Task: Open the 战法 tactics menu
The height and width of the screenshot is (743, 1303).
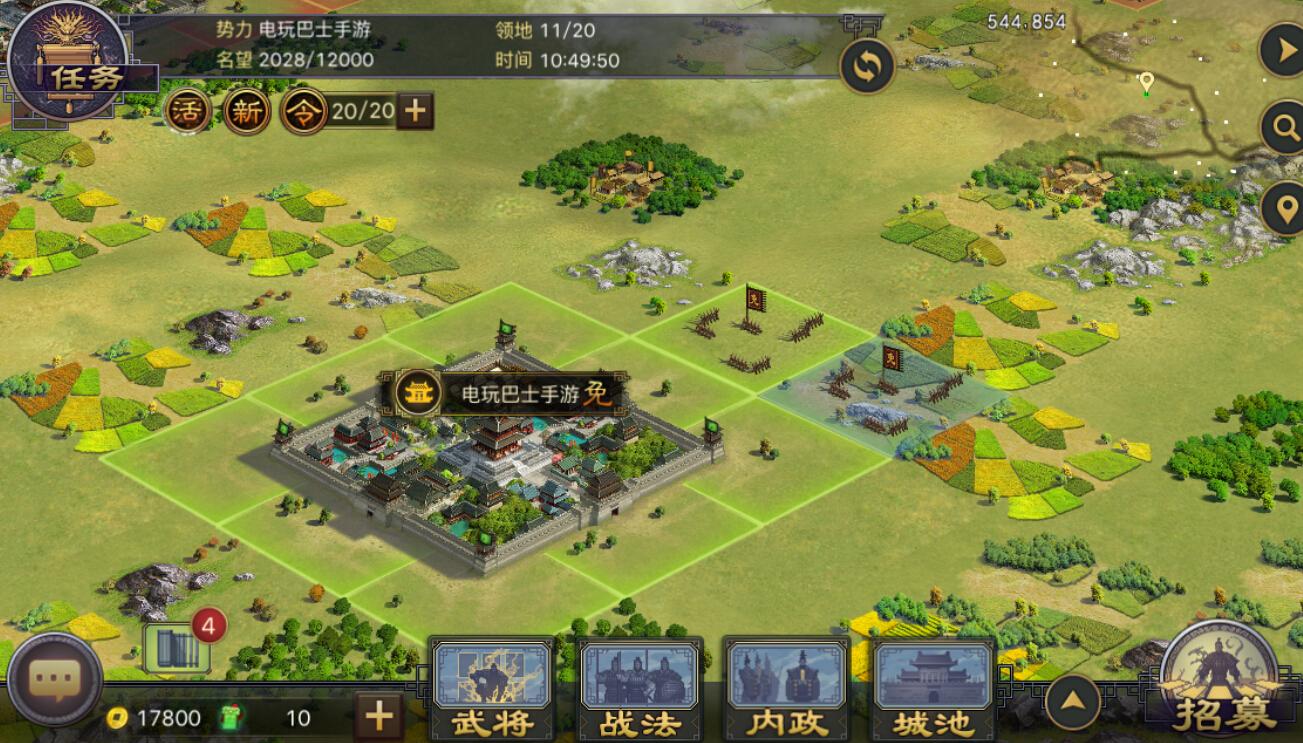Action: click(x=640, y=690)
